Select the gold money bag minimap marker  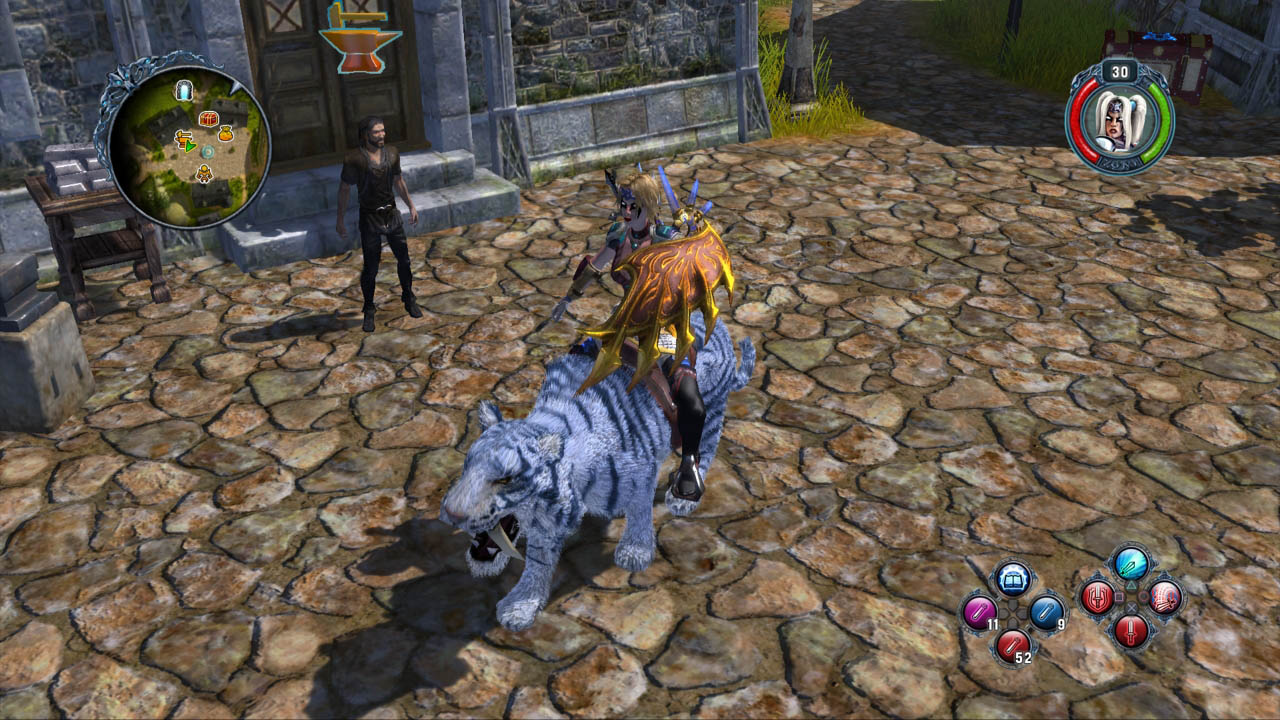pyautogui.click(x=226, y=133)
